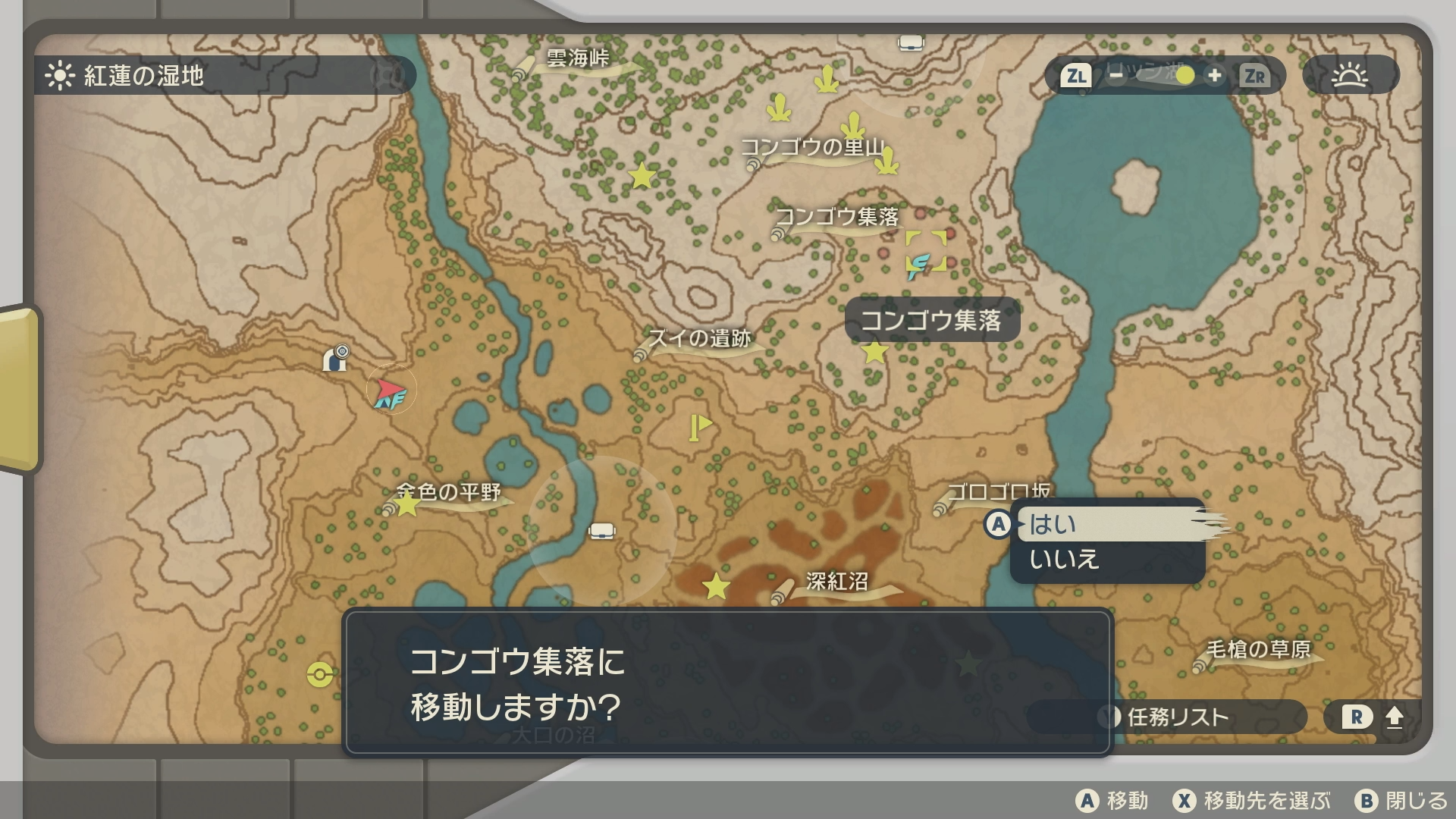Open the 任務リスト mission list
The image size is (1456, 819).
pos(1175,717)
